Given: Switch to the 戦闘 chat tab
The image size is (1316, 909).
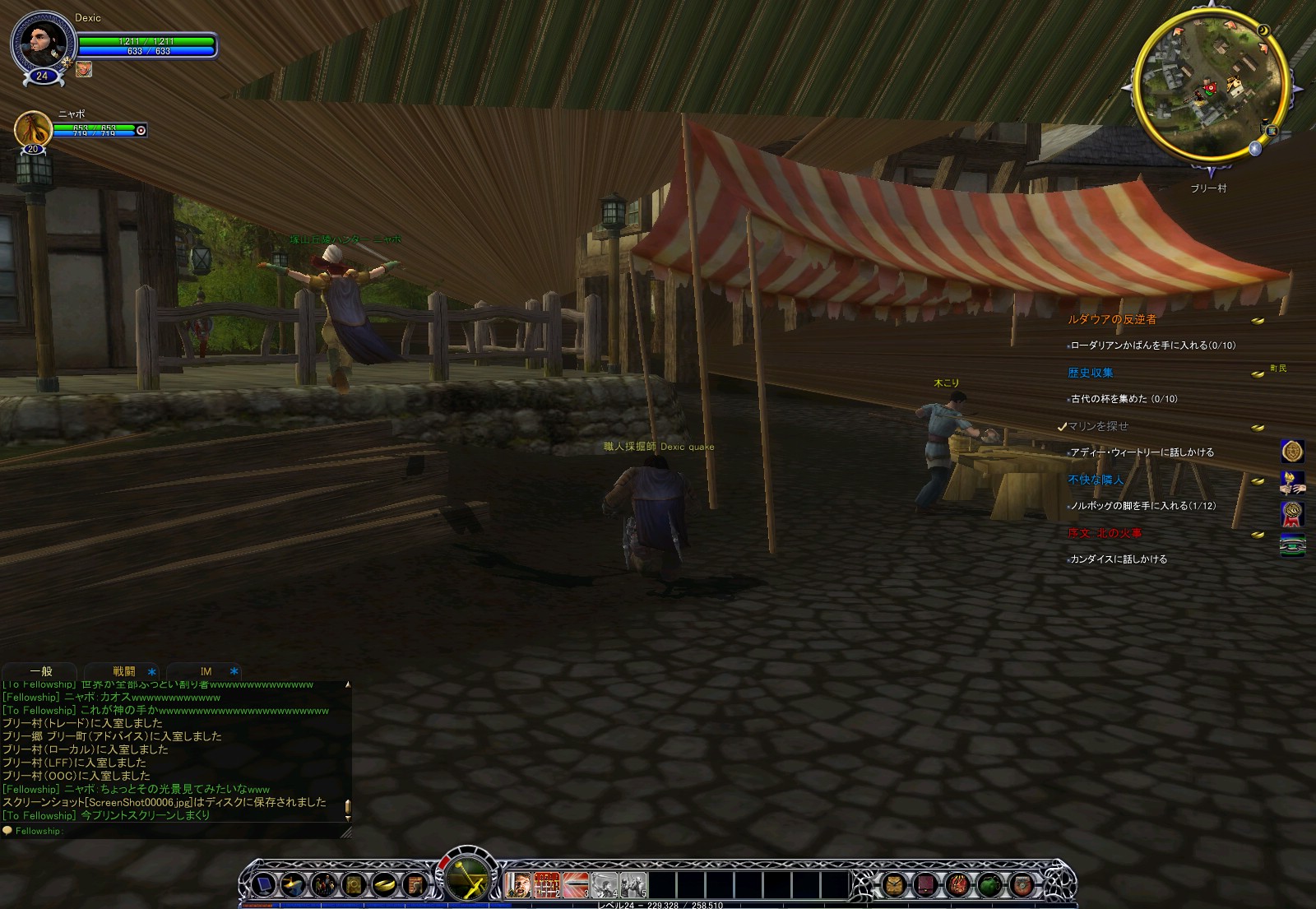Looking at the screenshot, I should 124,671.
